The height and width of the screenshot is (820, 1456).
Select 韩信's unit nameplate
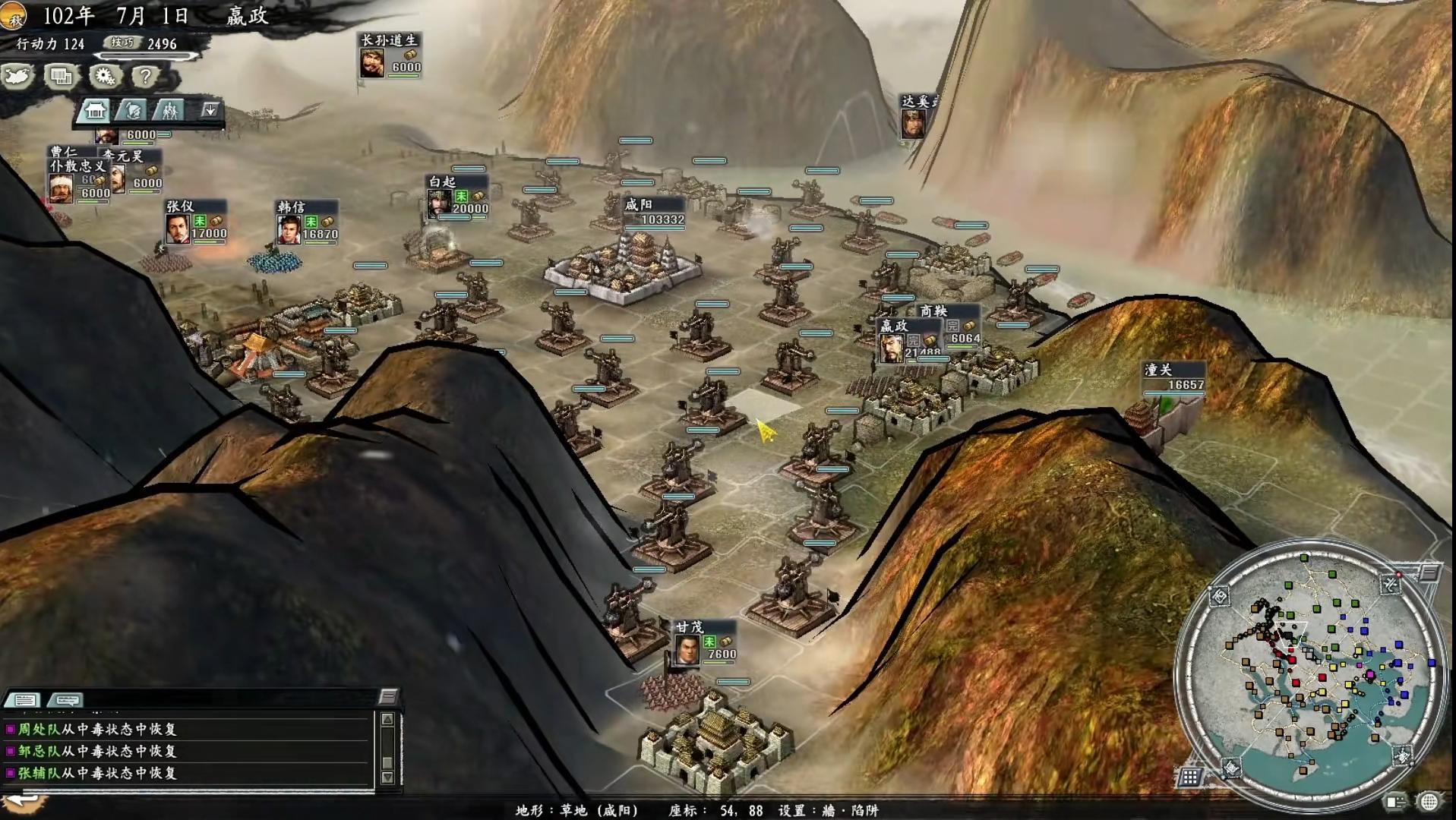[x=306, y=221]
